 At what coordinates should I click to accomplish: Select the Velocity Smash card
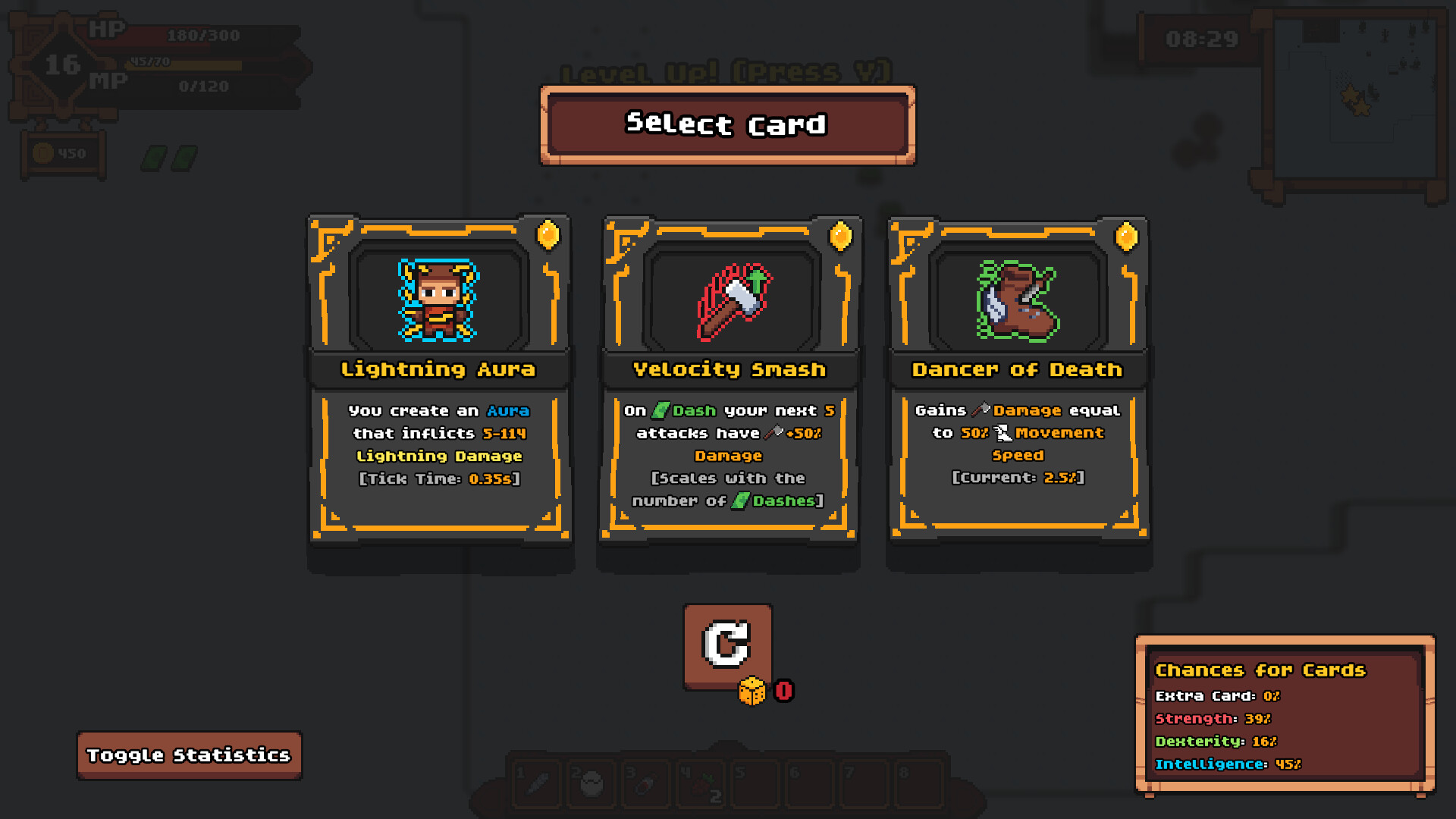pyautogui.click(x=729, y=379)
